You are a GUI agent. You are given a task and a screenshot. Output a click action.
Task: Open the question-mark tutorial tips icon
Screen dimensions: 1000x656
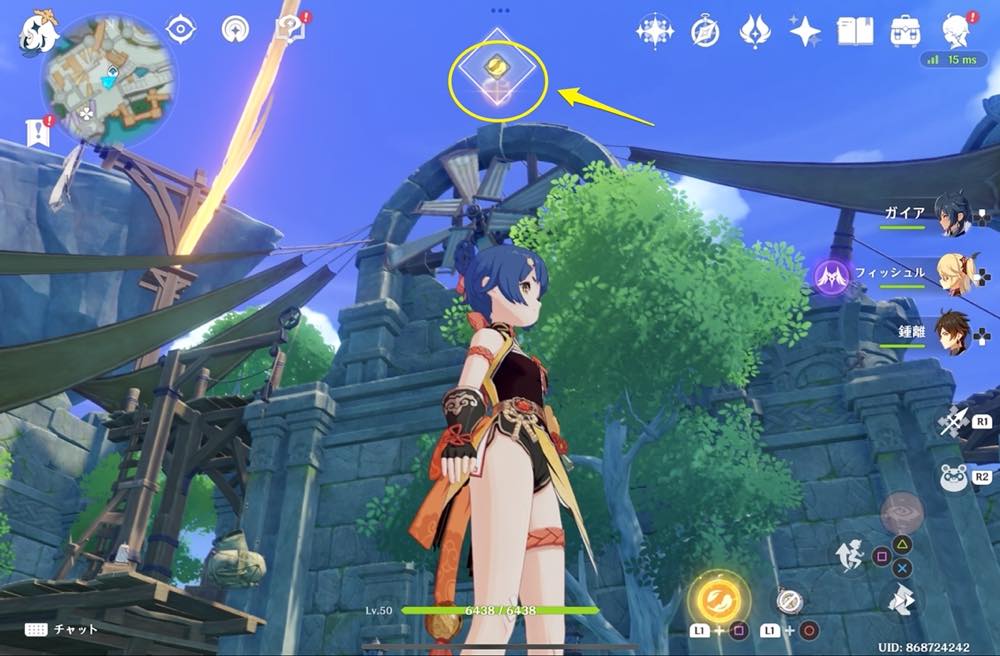(290, 32)
